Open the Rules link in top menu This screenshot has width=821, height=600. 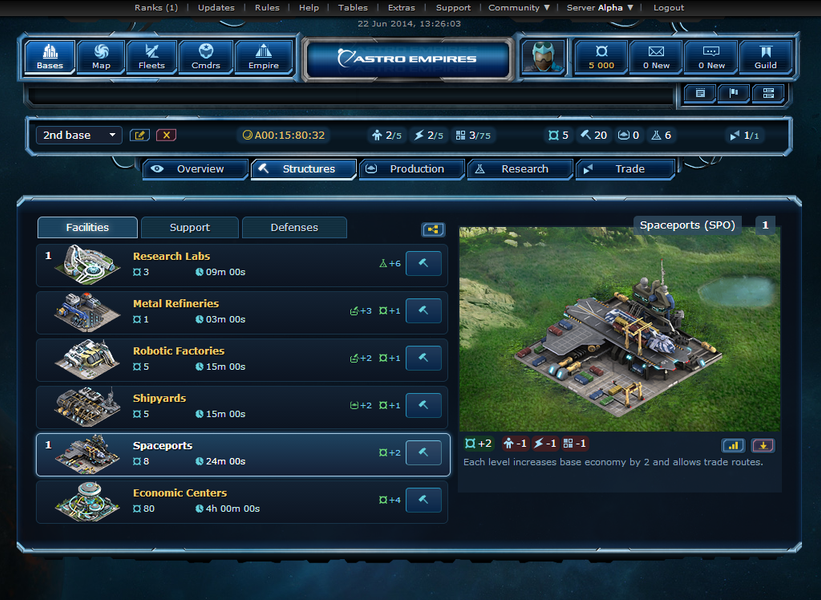click(267, 8)
